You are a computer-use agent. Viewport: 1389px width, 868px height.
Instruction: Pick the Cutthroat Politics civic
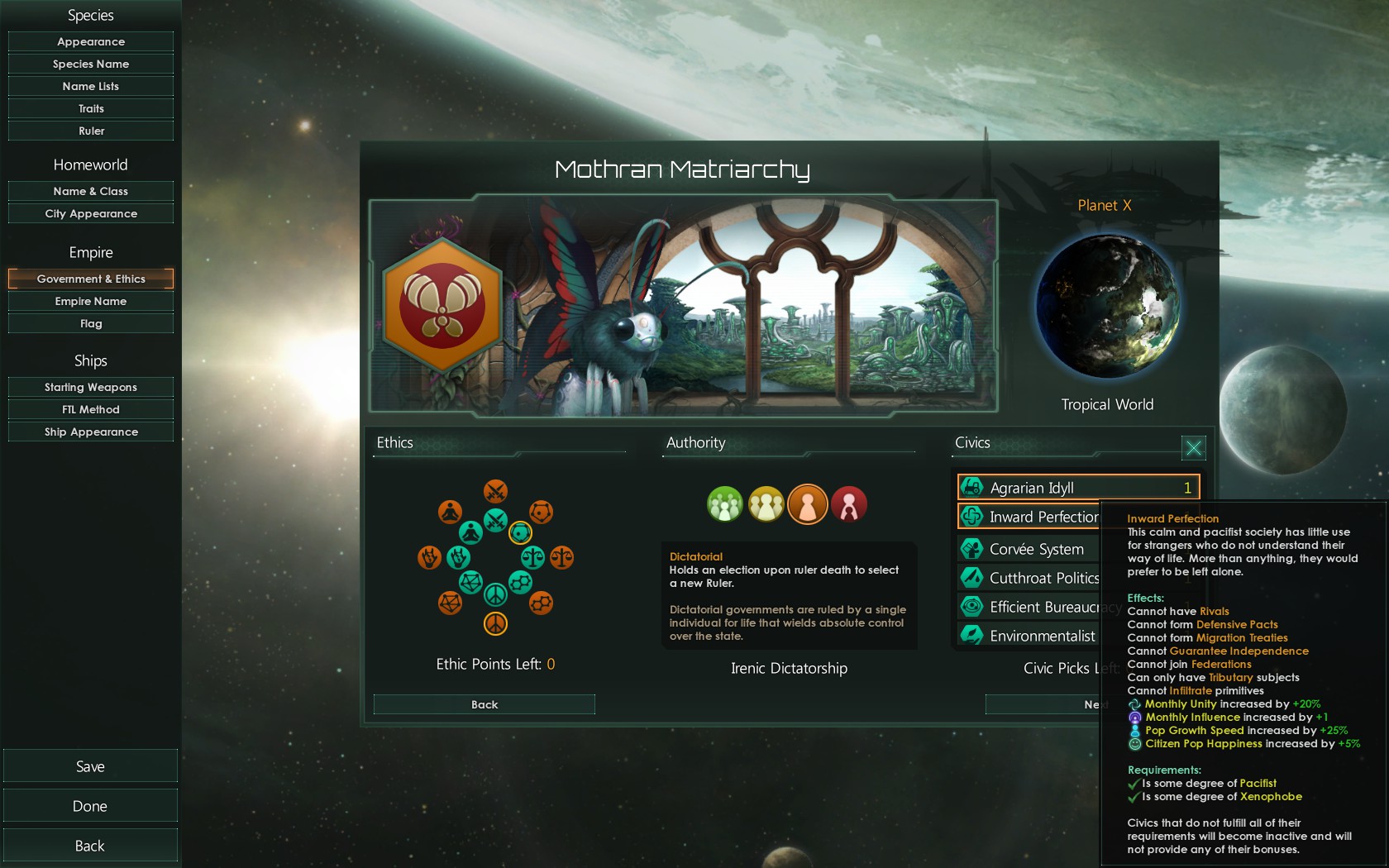coord(1029,578)
